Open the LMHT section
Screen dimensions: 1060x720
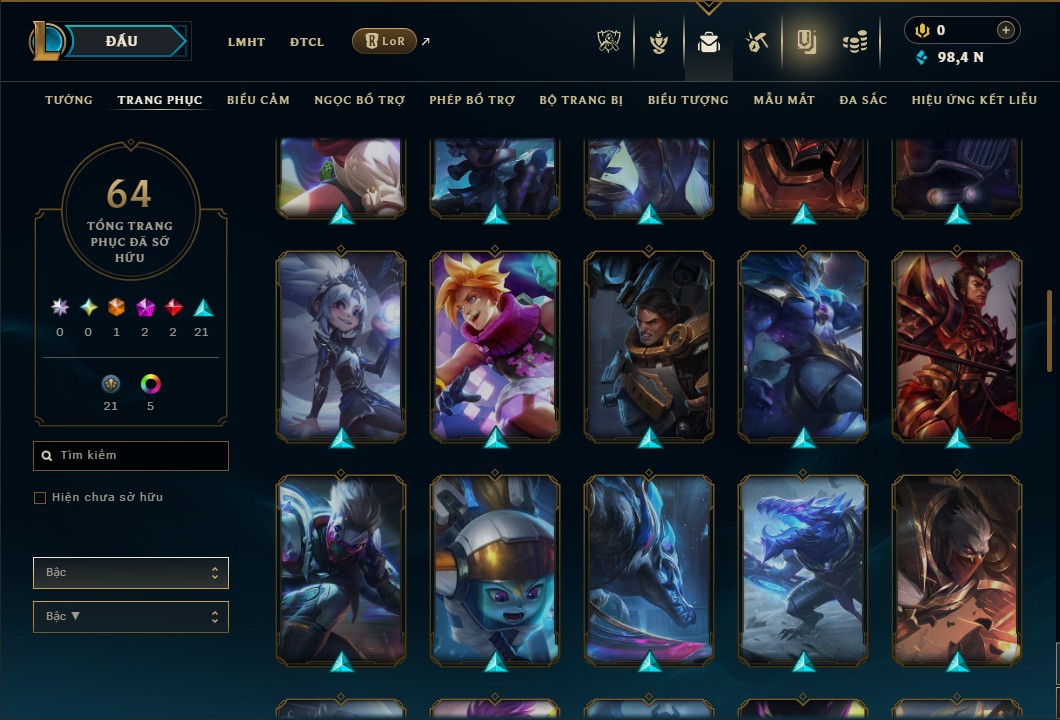pos(246,42)
